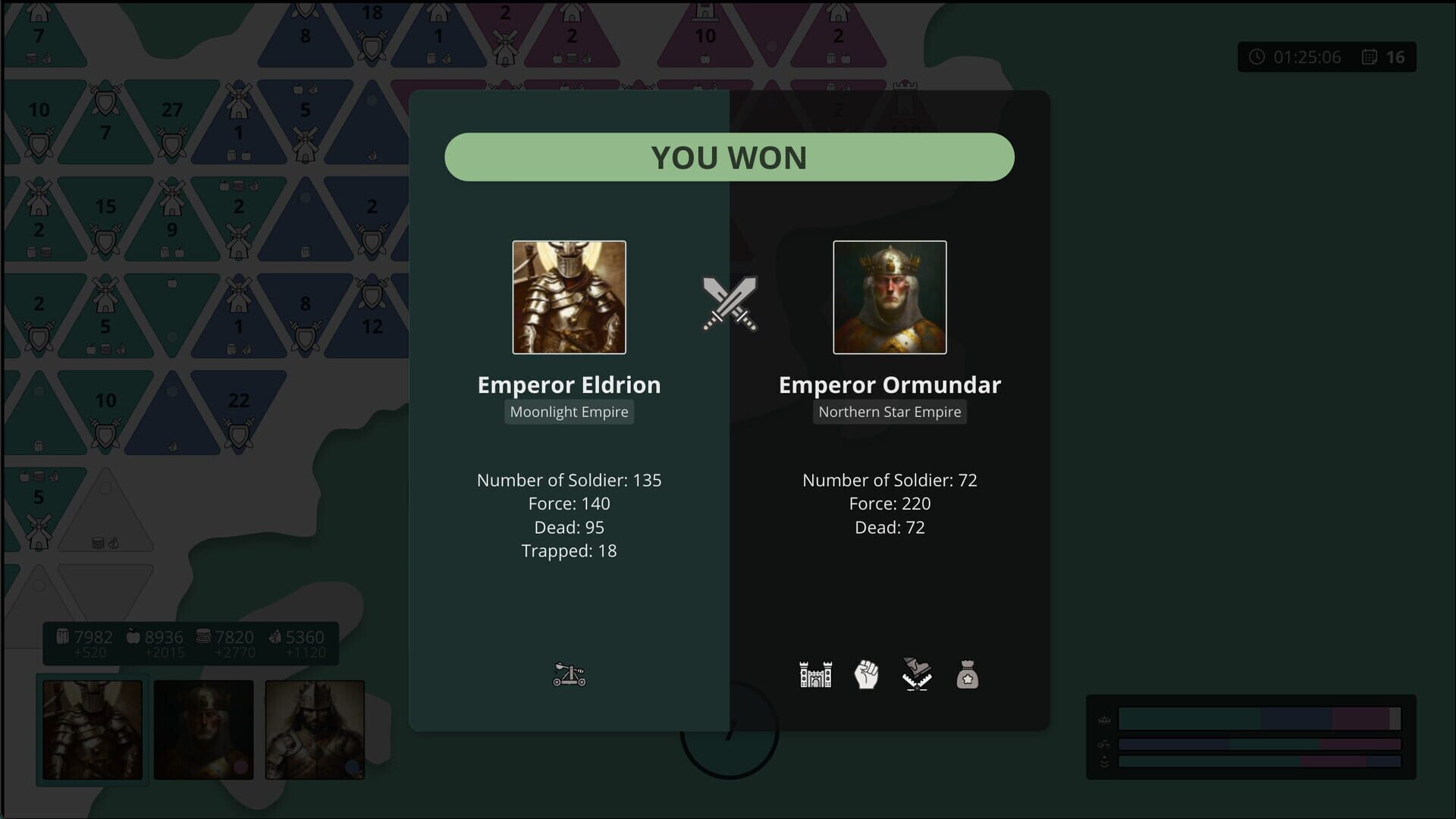Click the Moonlight Empire name tag

(569, 412)
